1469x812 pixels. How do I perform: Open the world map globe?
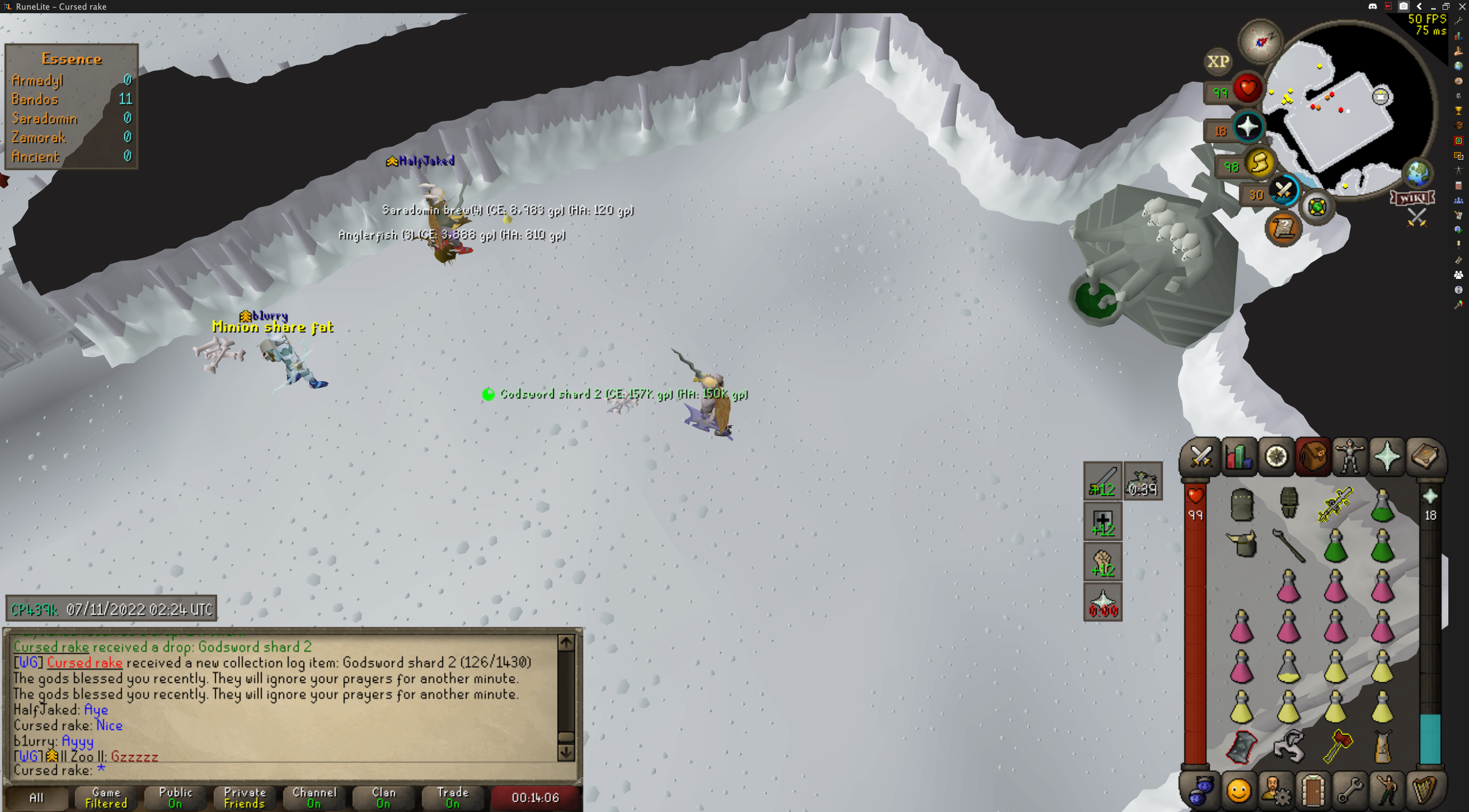(1417, 173)
